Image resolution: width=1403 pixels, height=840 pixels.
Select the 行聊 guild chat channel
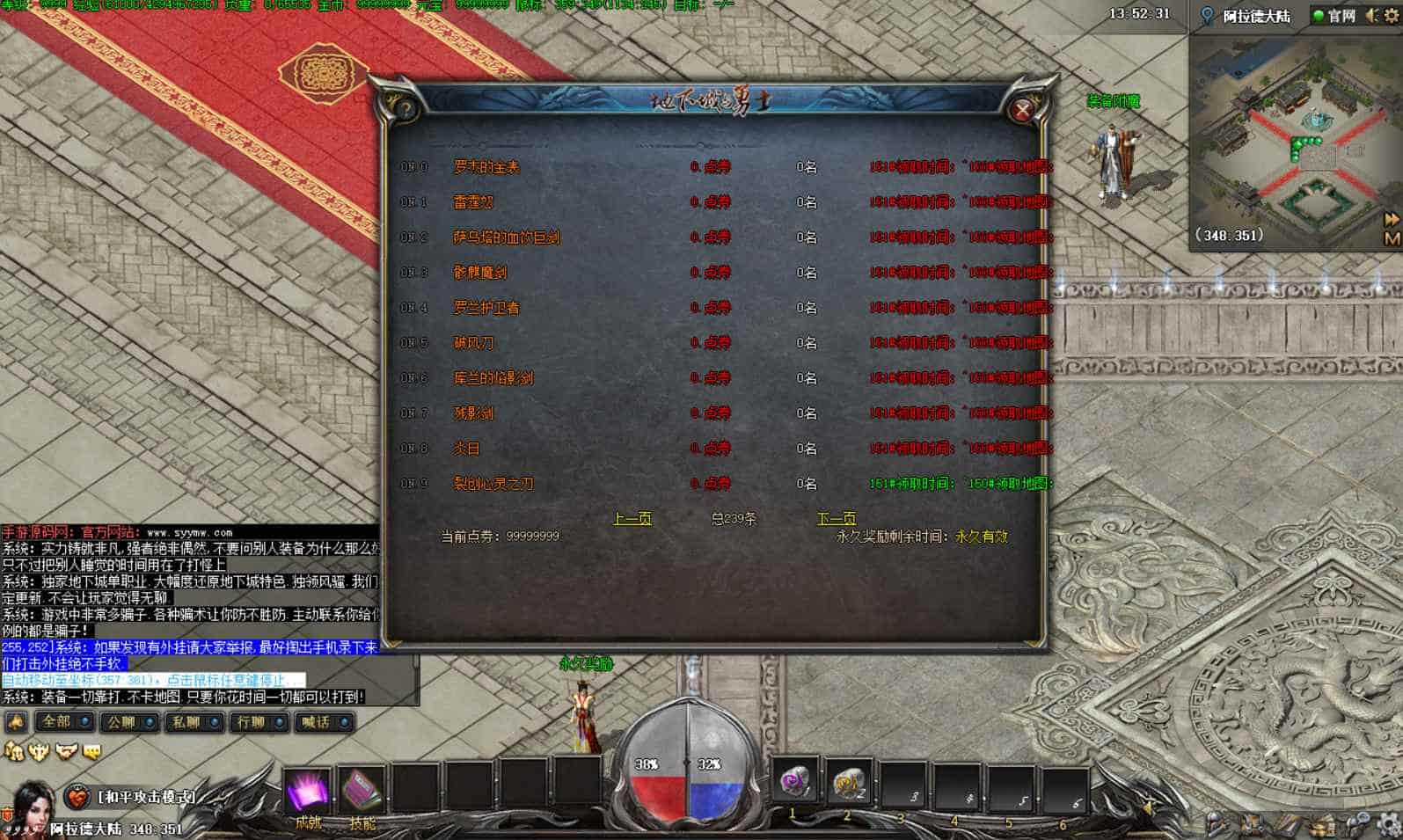258,722
